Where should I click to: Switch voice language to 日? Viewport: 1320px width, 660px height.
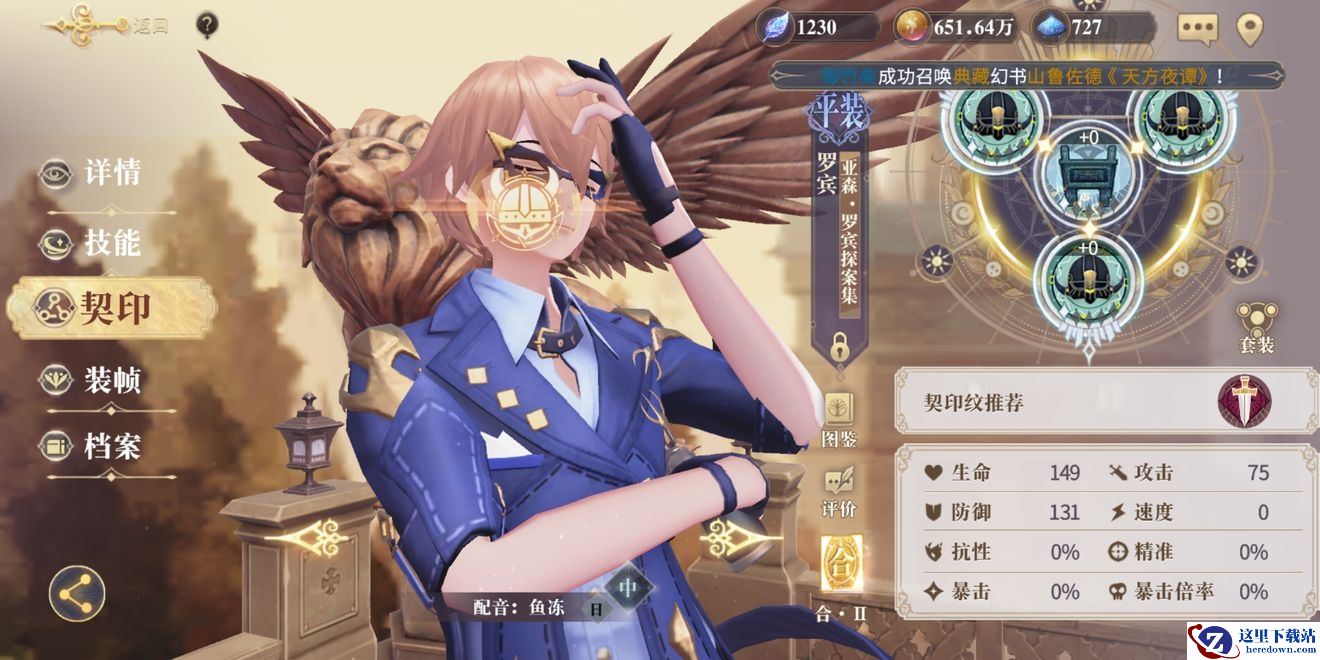click(x=596, y=608)
